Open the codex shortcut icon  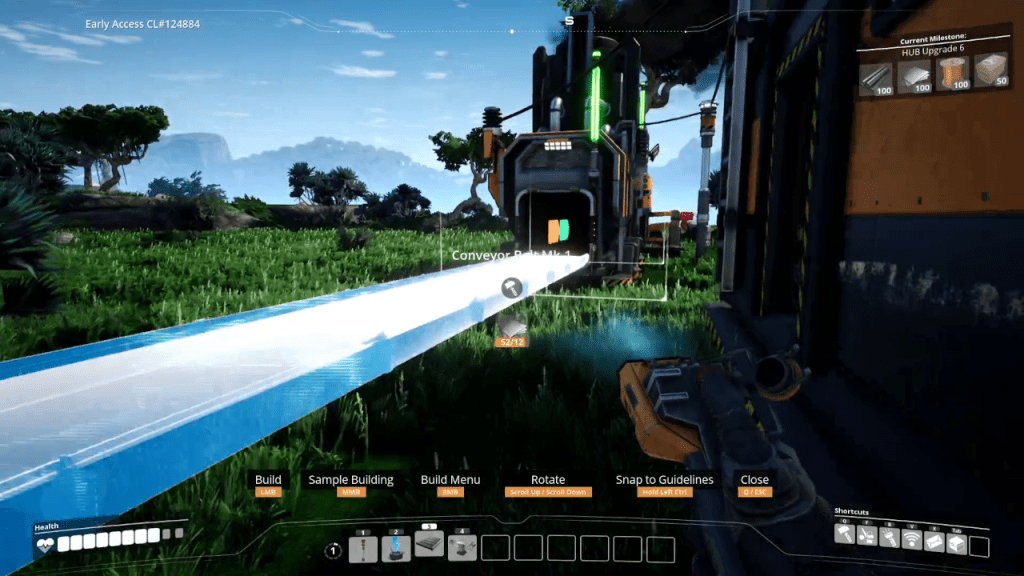(x=933, y=541)
